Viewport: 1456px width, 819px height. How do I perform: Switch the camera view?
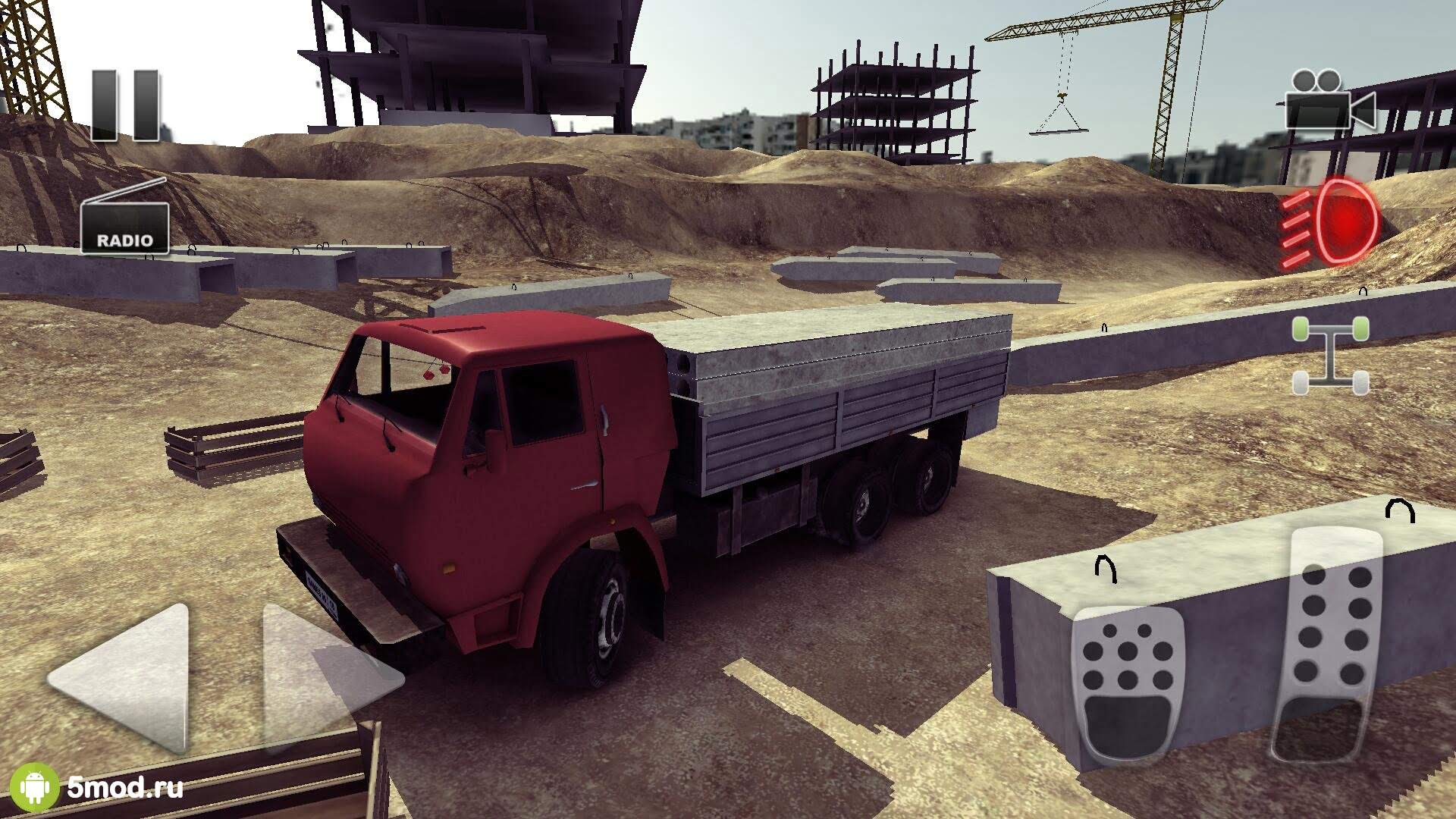tap(1329, 102)
